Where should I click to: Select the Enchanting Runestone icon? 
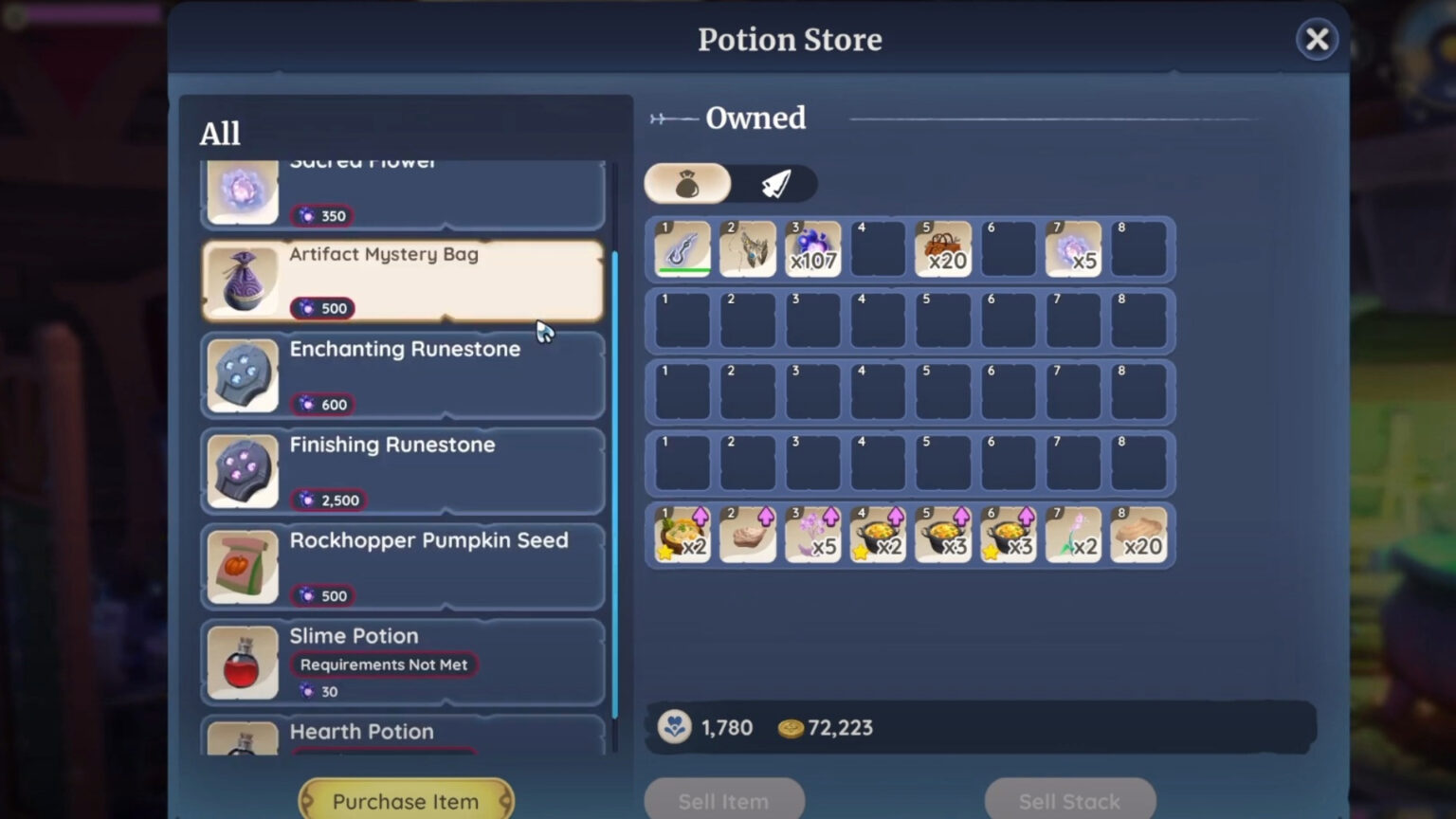(x=242, y=375)
